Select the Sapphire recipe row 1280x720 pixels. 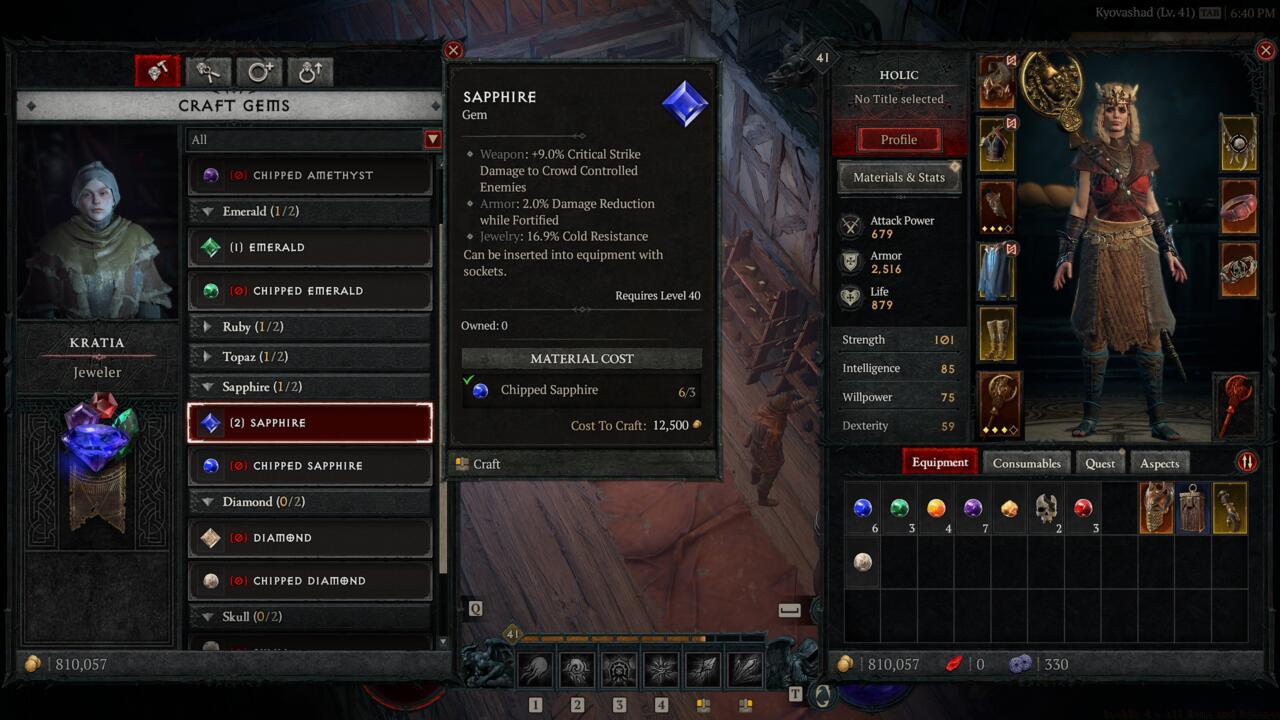pos(310,423)
